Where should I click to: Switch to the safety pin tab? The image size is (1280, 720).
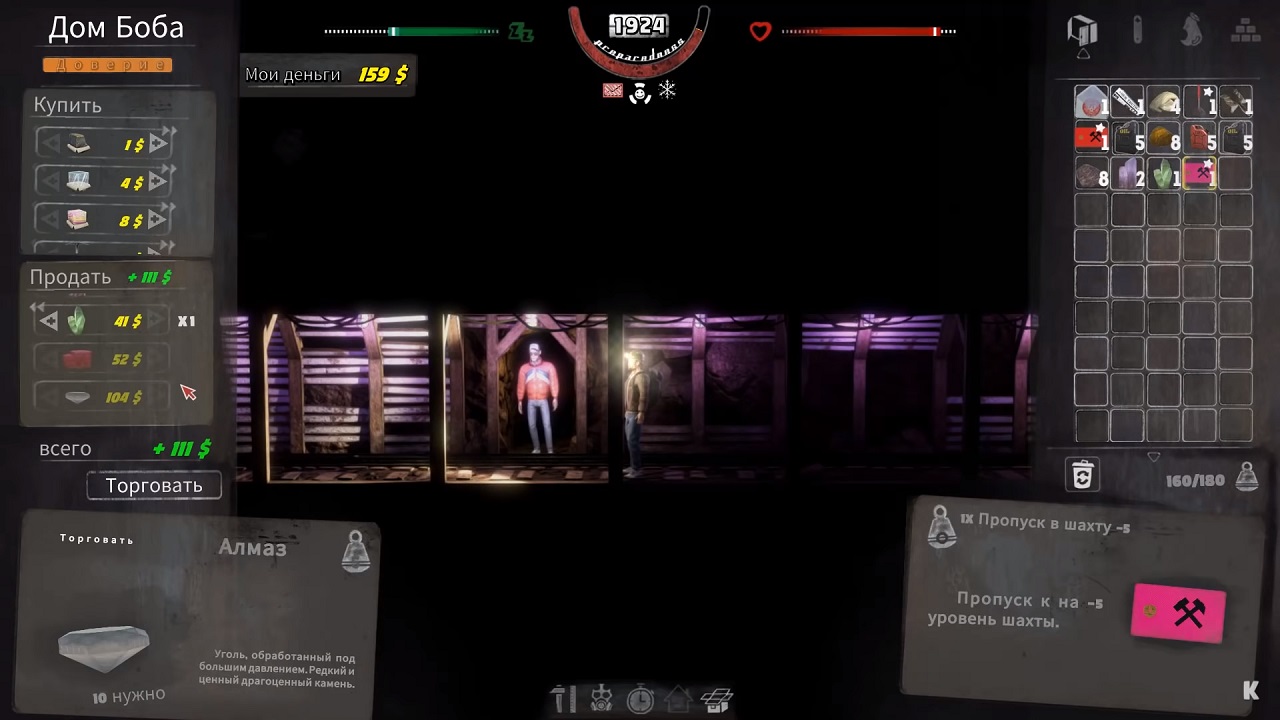click(x=1137, y=29)
